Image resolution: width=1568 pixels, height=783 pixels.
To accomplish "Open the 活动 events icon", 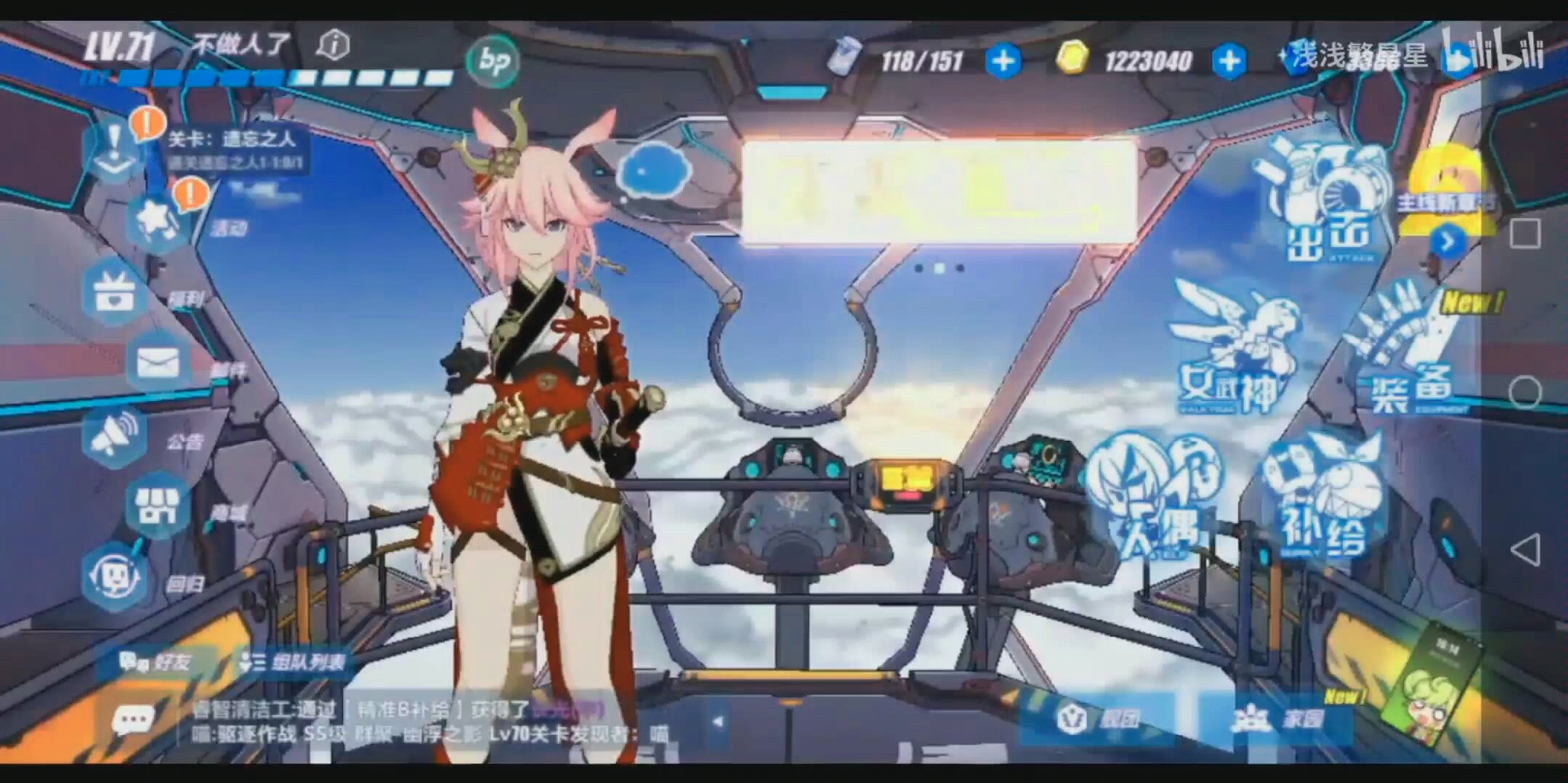I will (156, 220).
